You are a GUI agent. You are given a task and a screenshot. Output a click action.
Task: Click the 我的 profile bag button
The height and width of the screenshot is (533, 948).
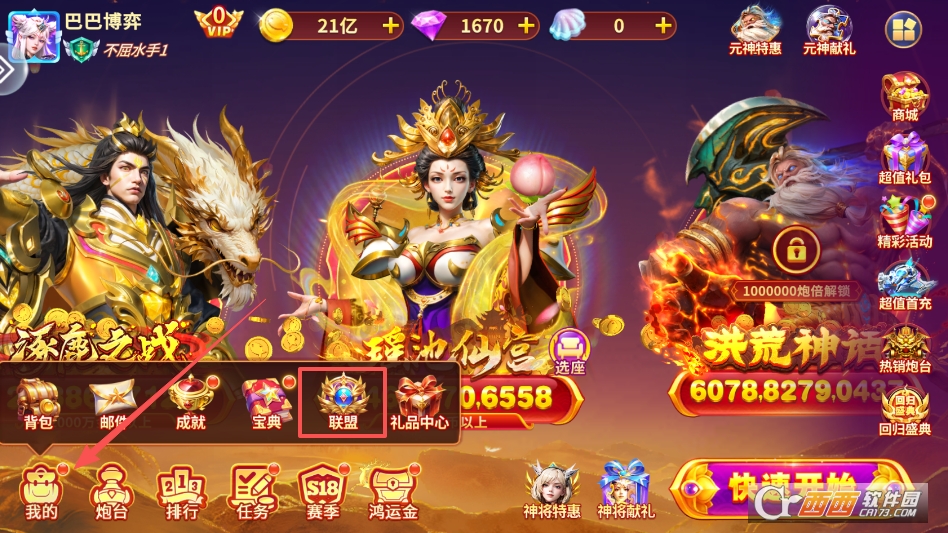41,492
